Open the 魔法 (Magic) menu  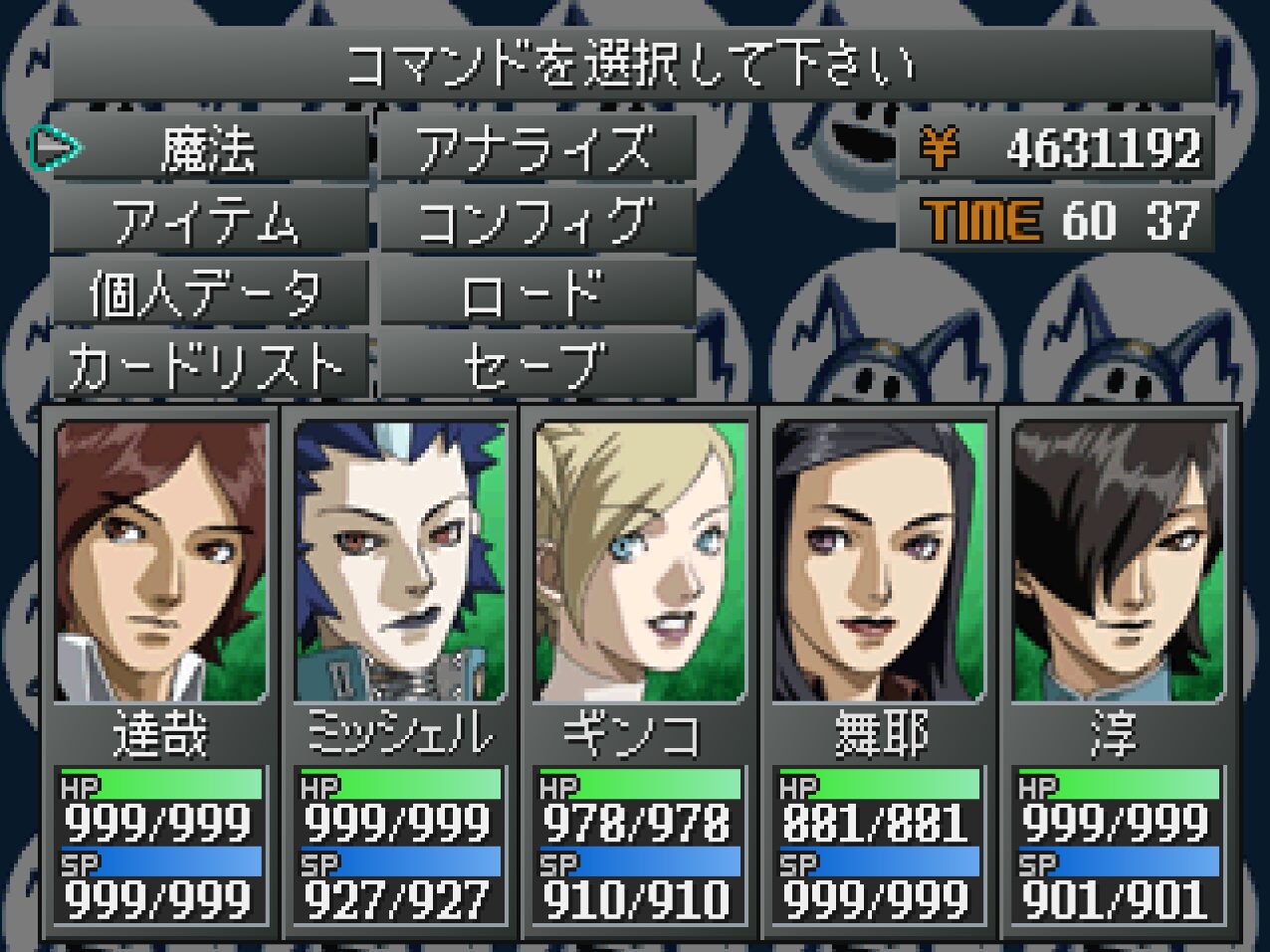(208, 149)
